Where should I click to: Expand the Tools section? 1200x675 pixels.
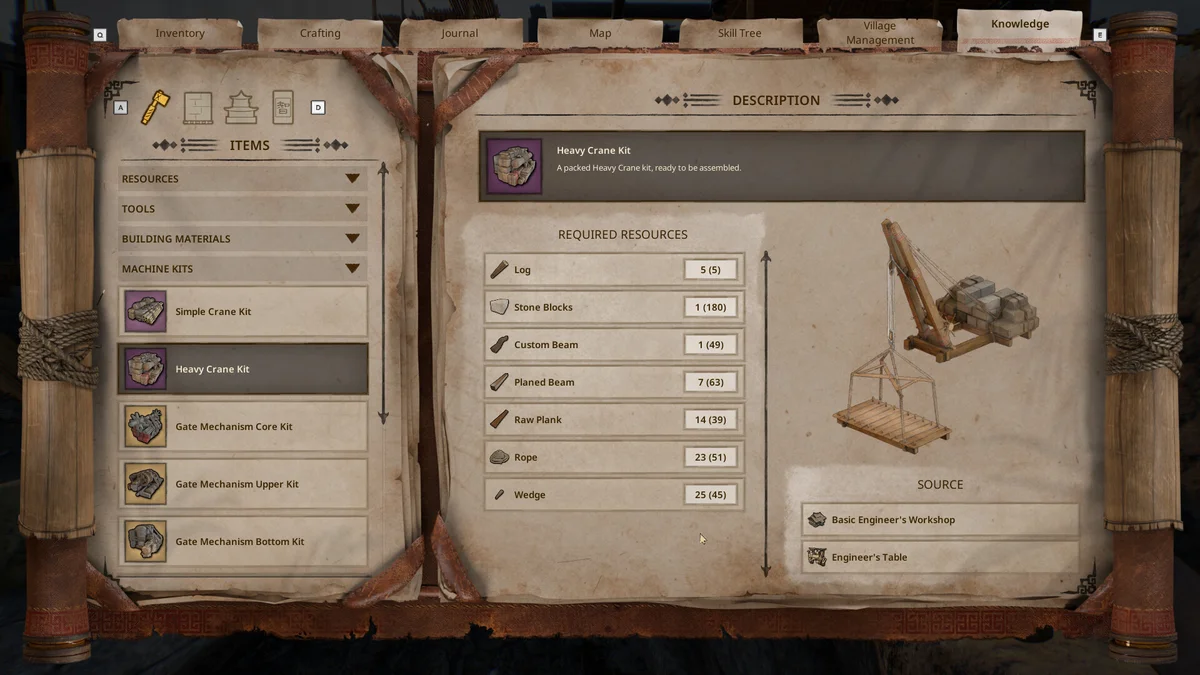pos(242,209)
